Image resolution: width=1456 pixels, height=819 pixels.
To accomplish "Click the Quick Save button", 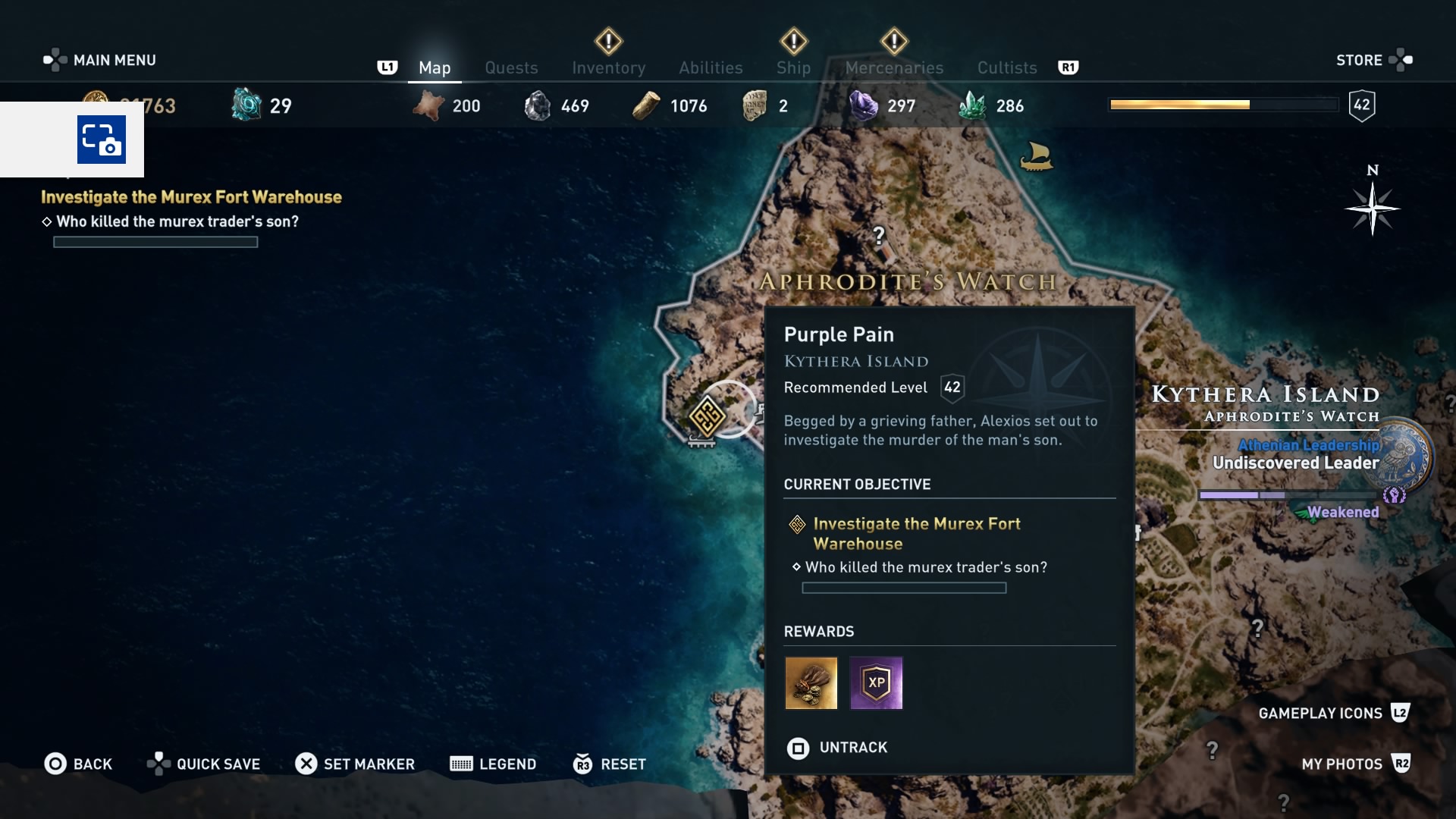I will [203, 764].
